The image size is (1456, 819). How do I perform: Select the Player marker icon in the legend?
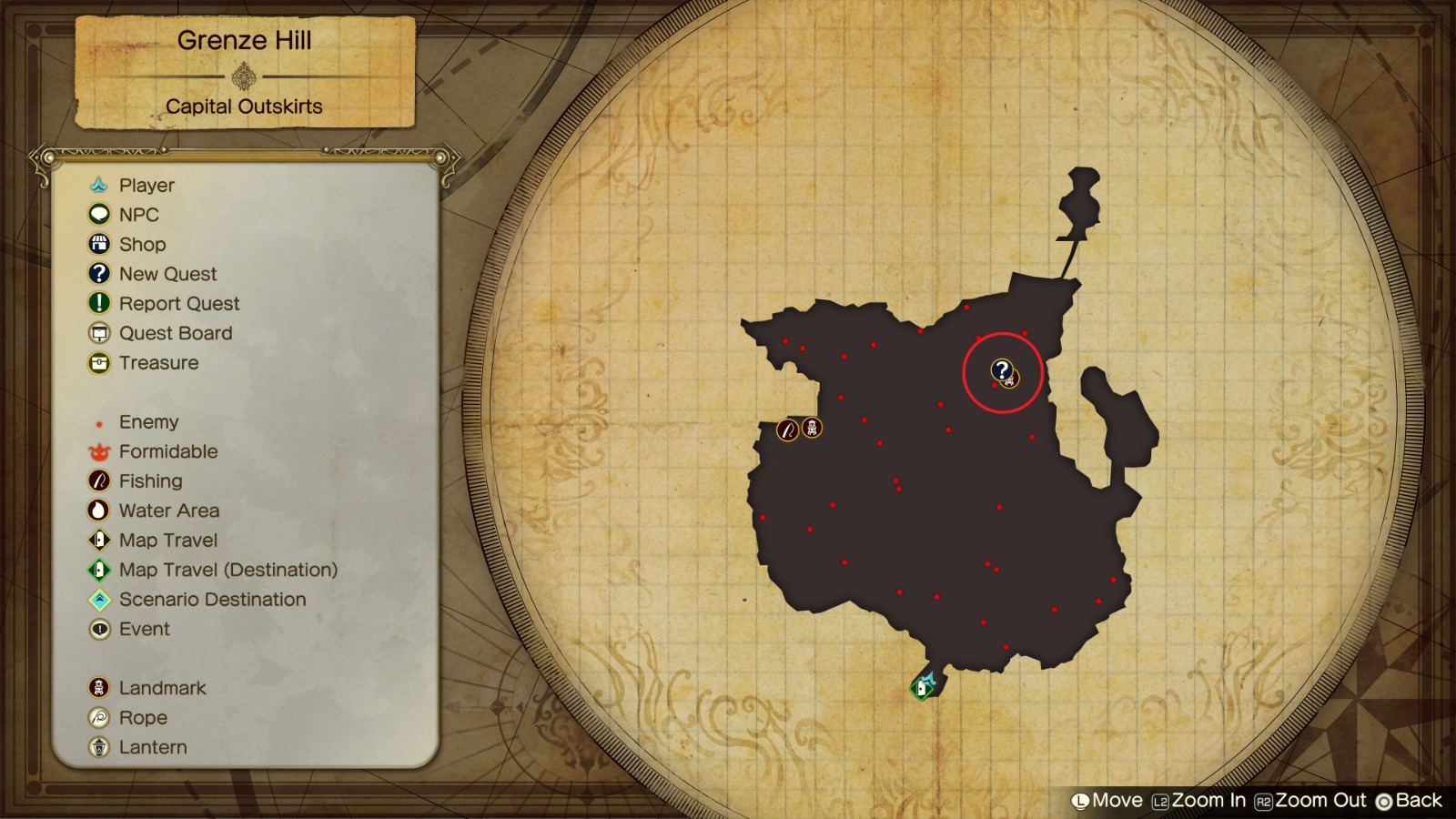[x=101, y=185]
